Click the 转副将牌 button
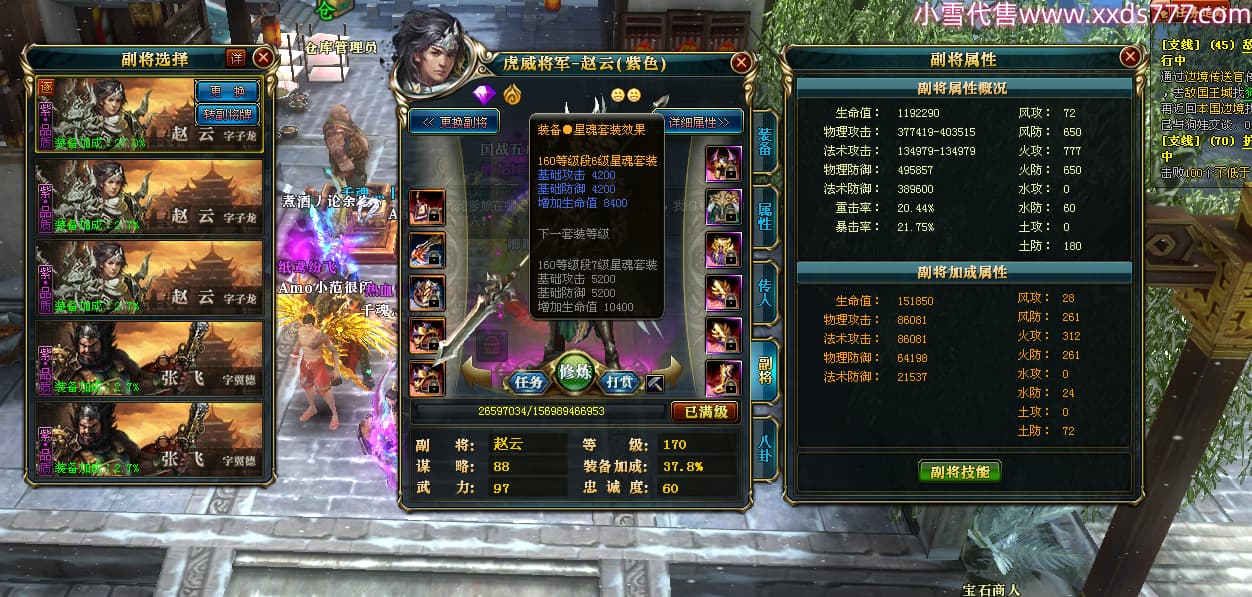This screenshot has height=597, width=1252. click(226, 113)
